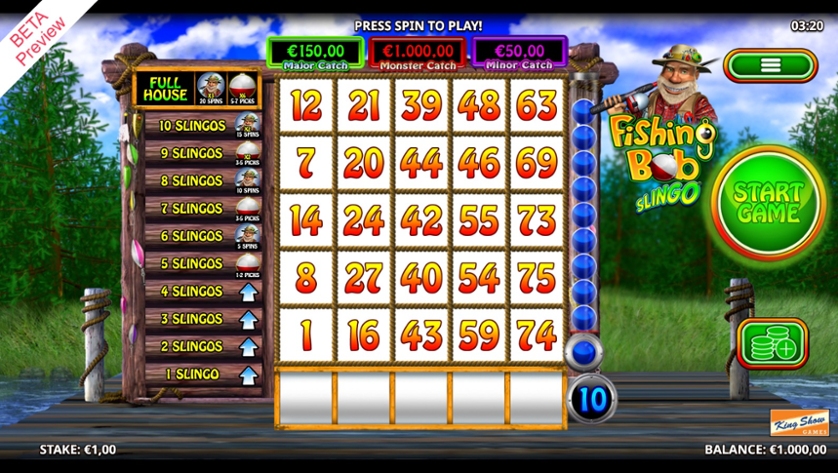Click the Minor Catch jackpot display

pyautogui.click(x=520, y=52)
